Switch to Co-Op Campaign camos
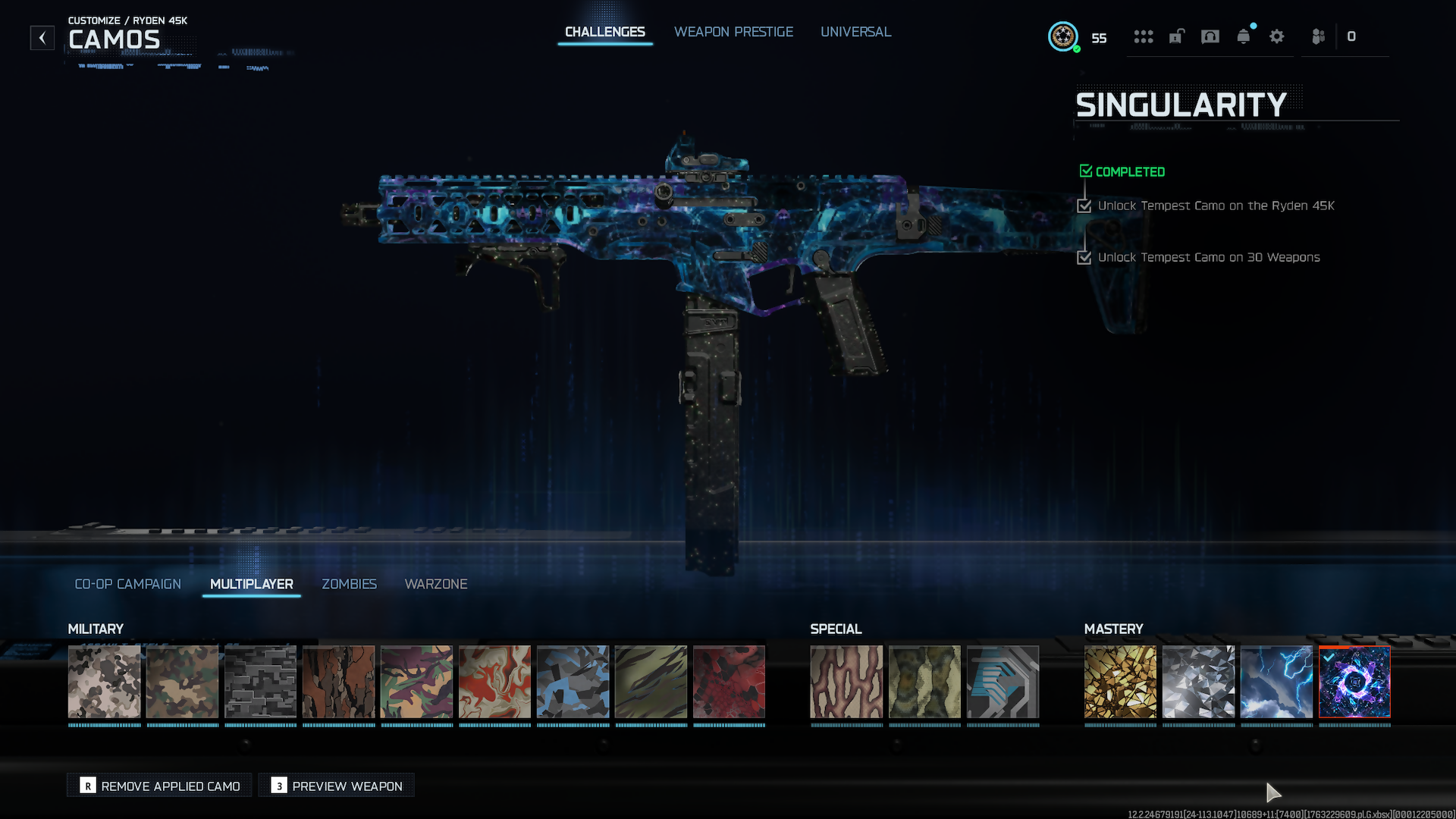Image resolution: width=1456 pixels, height=819 pixels. pos(127,584)
